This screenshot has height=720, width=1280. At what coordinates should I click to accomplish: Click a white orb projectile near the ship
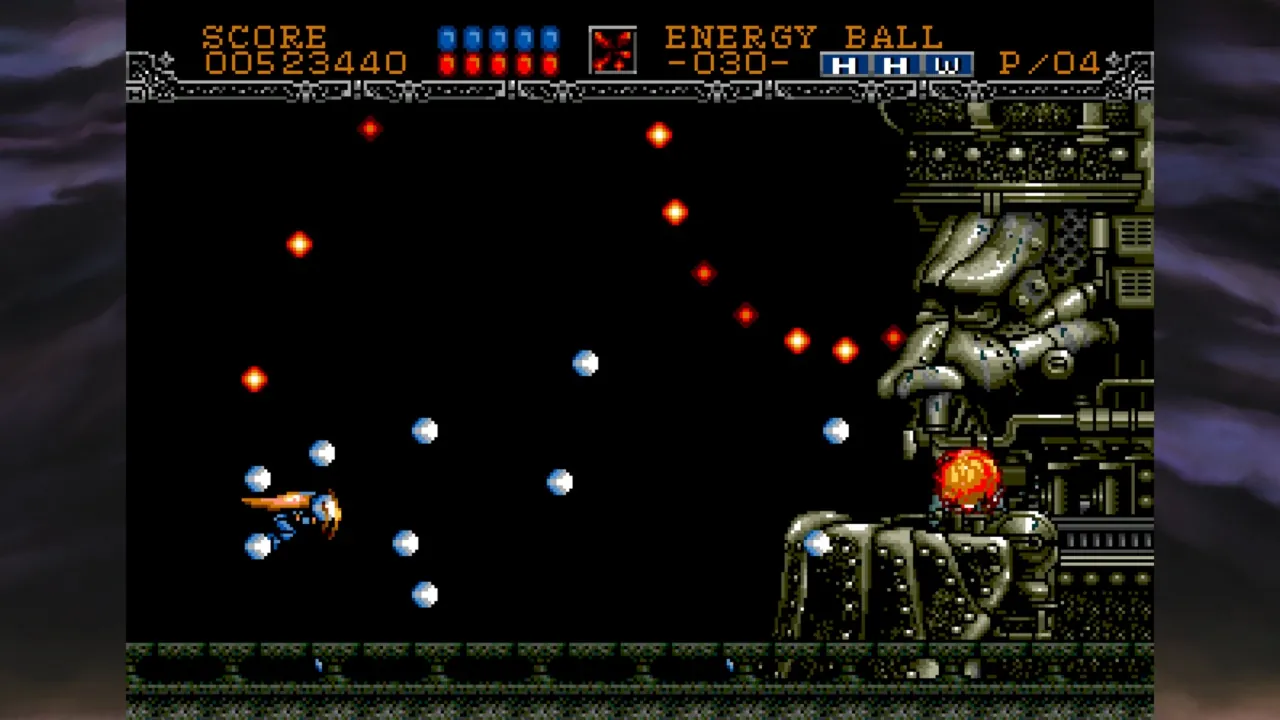coord(324,453)
